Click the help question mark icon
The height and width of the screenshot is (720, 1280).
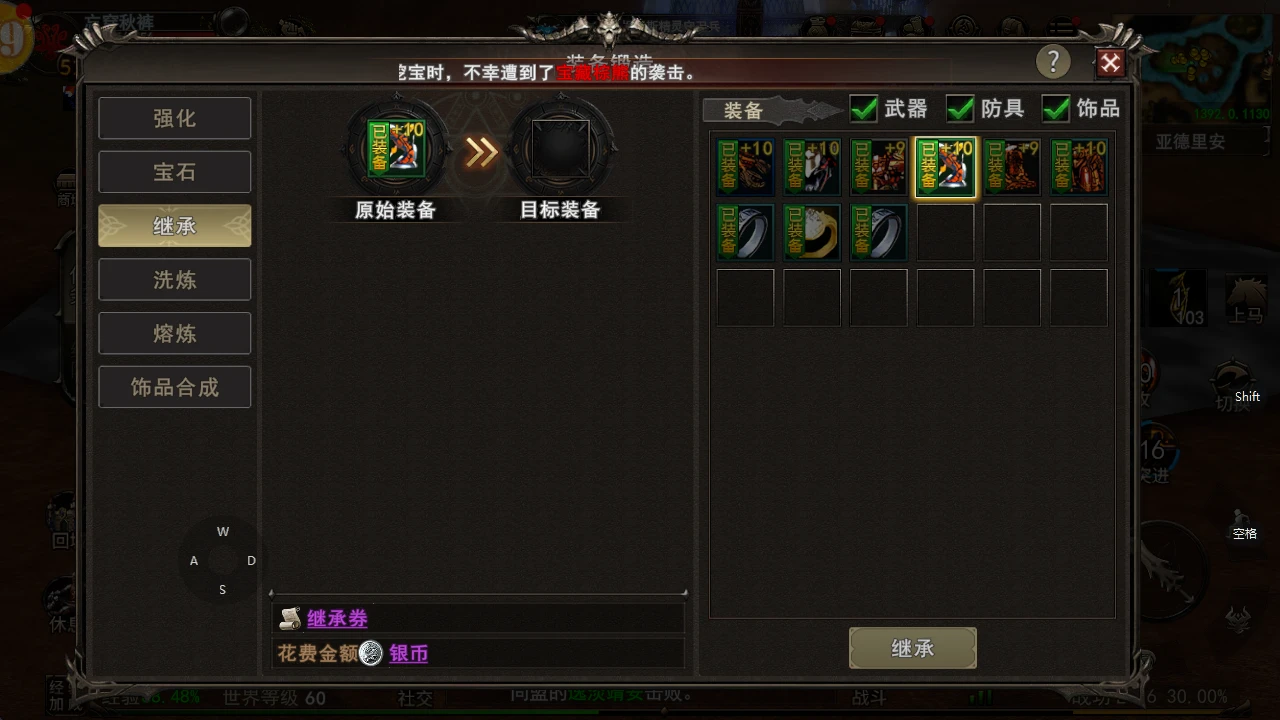1053,62
